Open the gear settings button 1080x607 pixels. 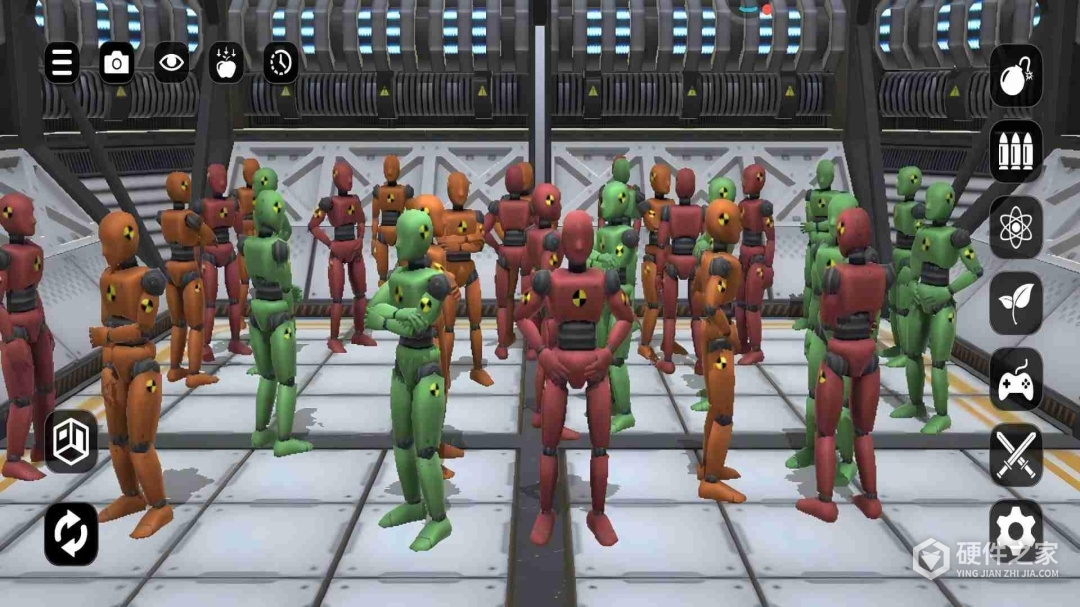(x=1016, y=527)
